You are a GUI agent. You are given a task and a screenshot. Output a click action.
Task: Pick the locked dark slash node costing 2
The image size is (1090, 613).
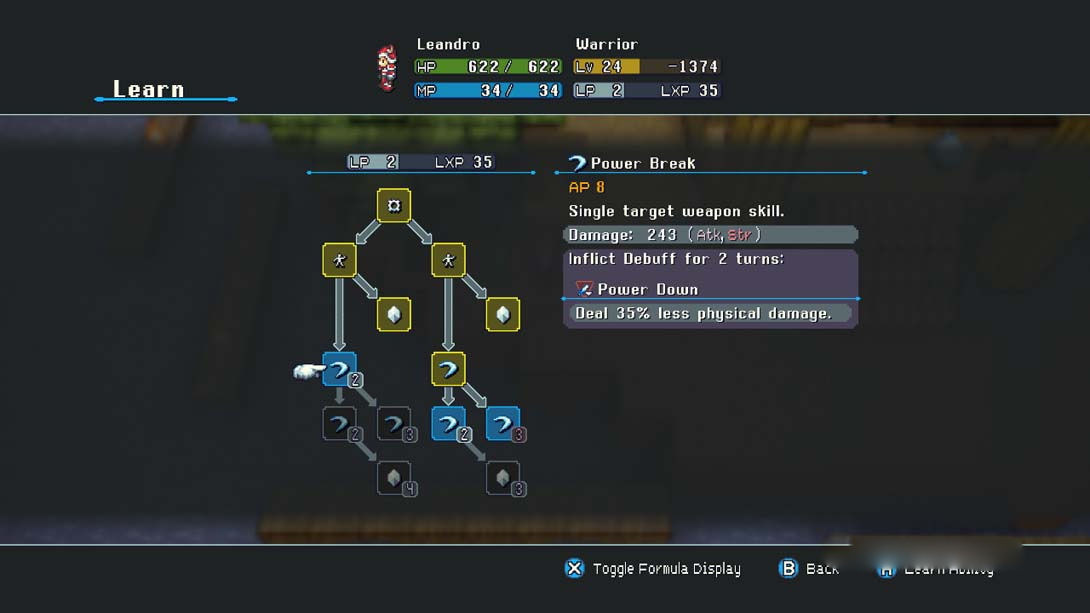[339, 424]
